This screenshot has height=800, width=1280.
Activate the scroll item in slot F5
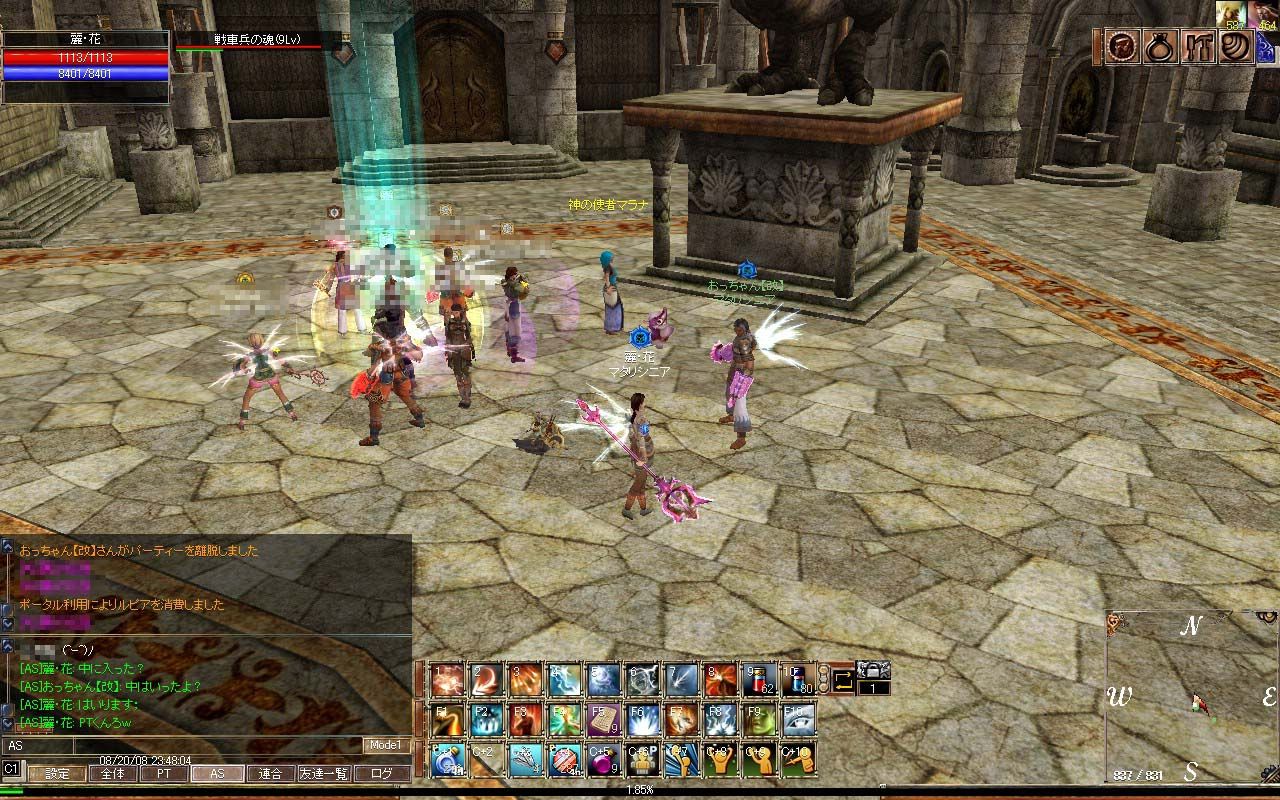(x=604, y=719)
